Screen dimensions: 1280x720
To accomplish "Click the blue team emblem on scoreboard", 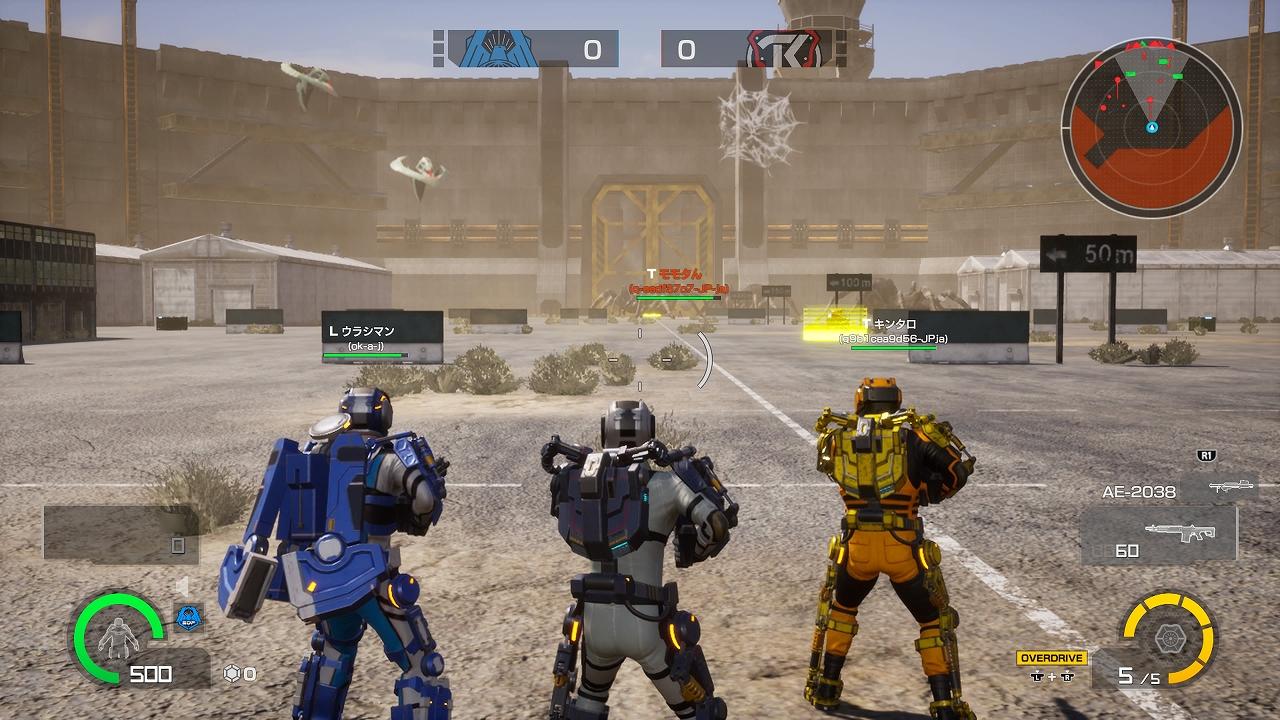I will [x=496, y=48].
